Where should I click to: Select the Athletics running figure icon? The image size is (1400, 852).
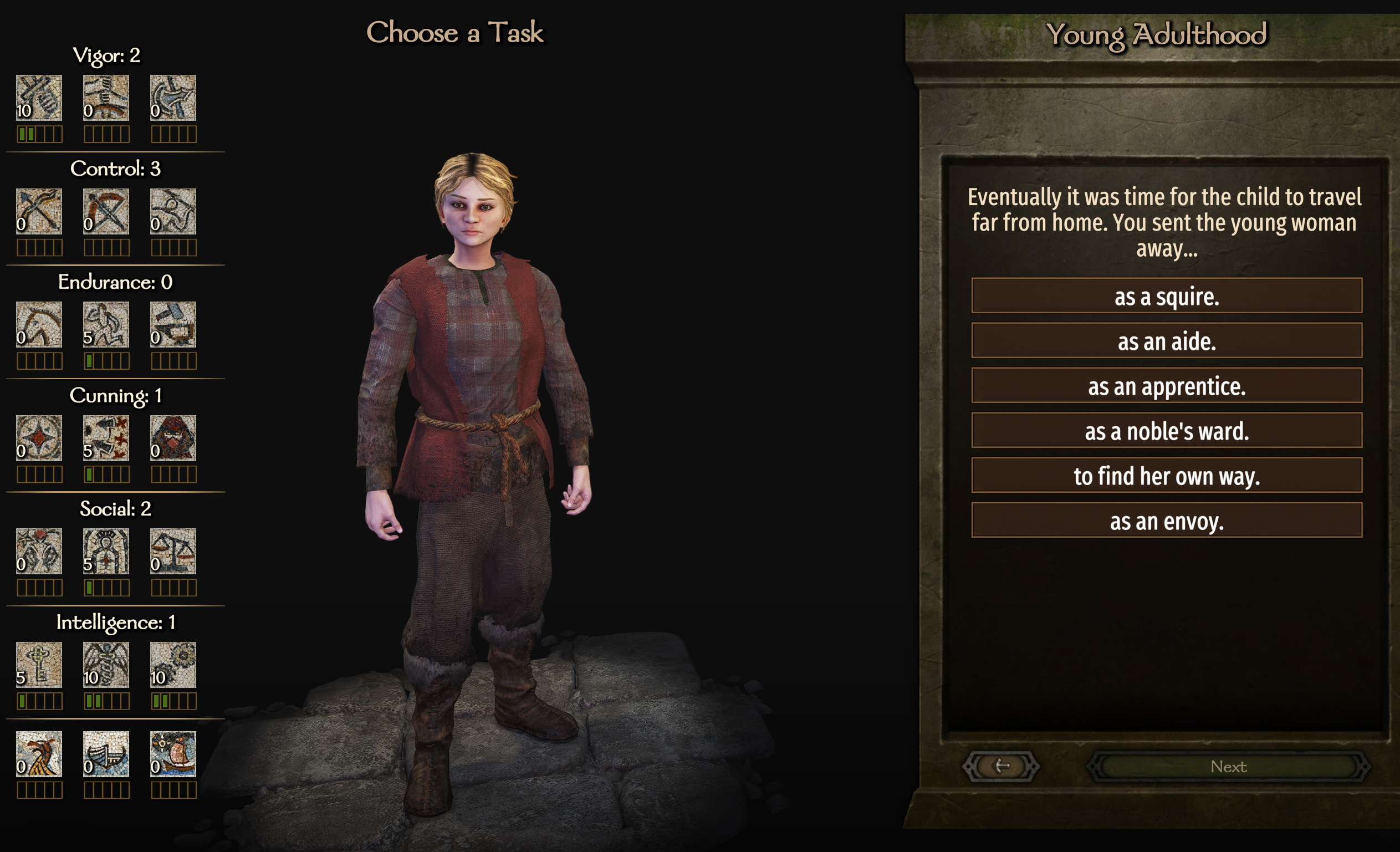(x=106, y=324)
